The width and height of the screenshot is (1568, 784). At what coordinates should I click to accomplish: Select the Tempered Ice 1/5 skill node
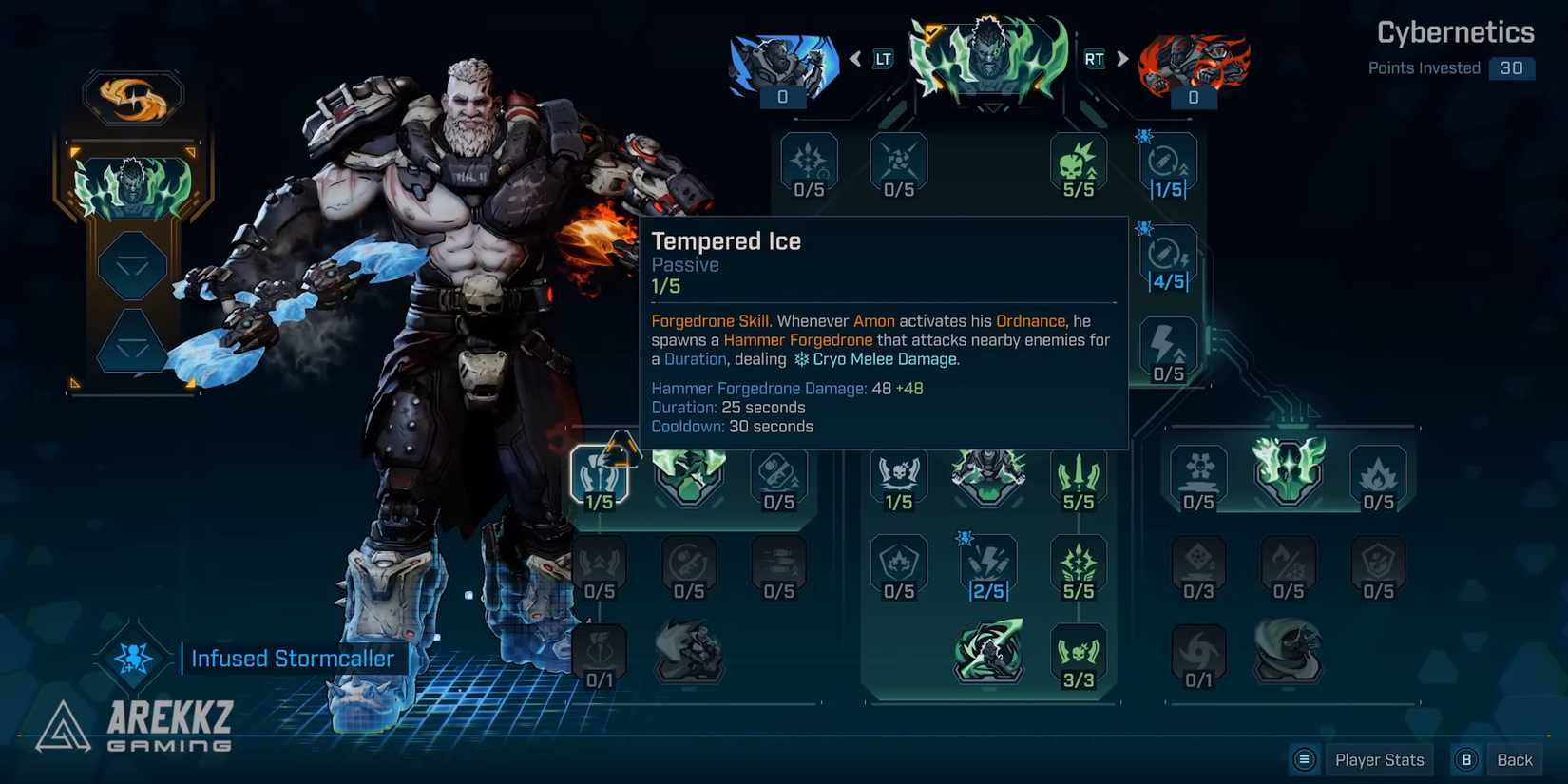click(x=599, y=475)
